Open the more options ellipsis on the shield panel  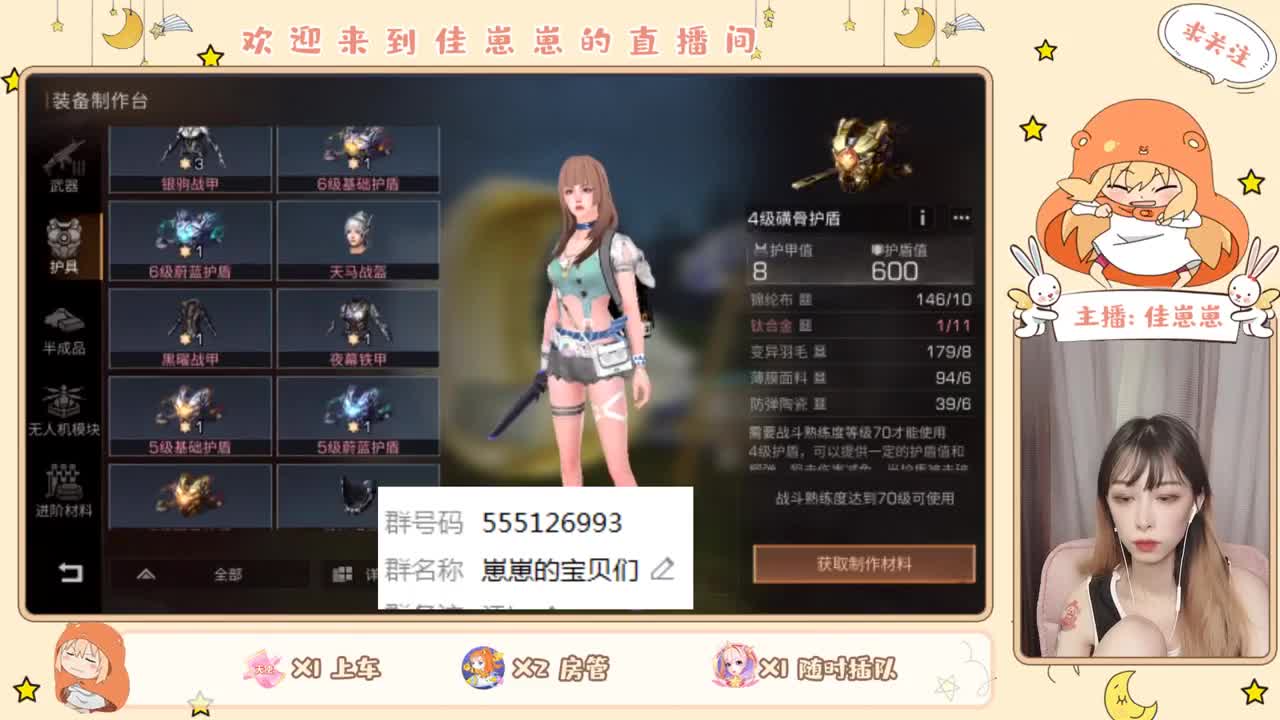[960, 218]
